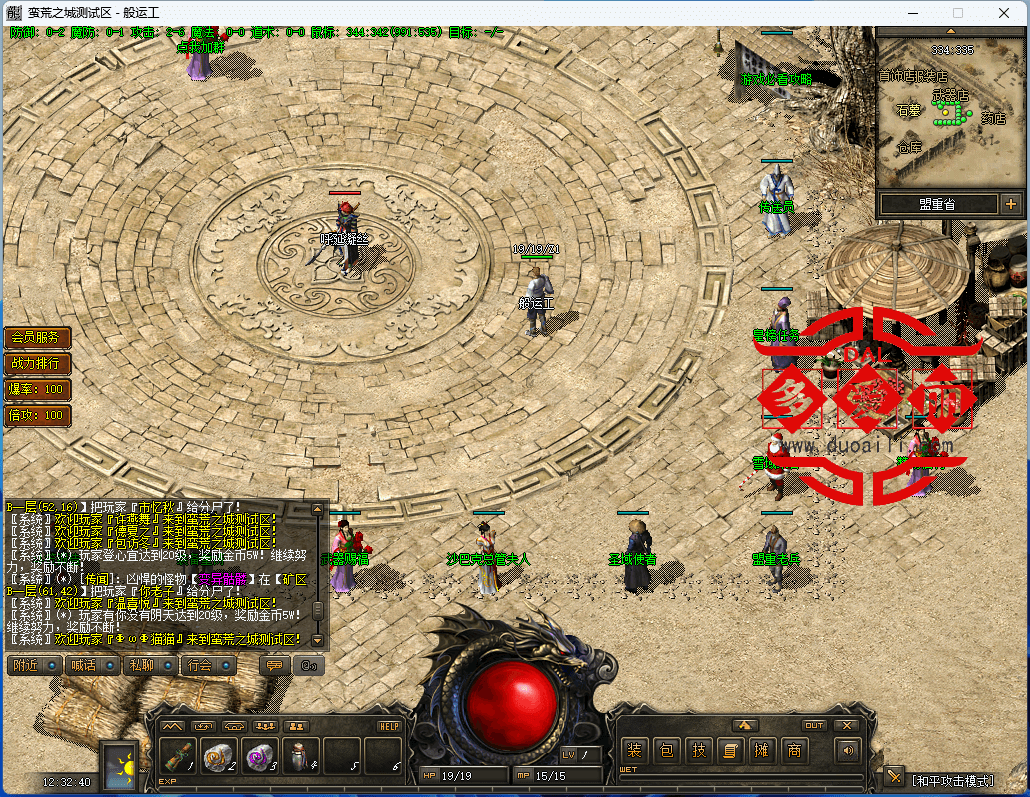The height and width of the screenshot is (797, 1030).
Task: Open the 会员服务 member services panel
Action: [x=36, y=338]
